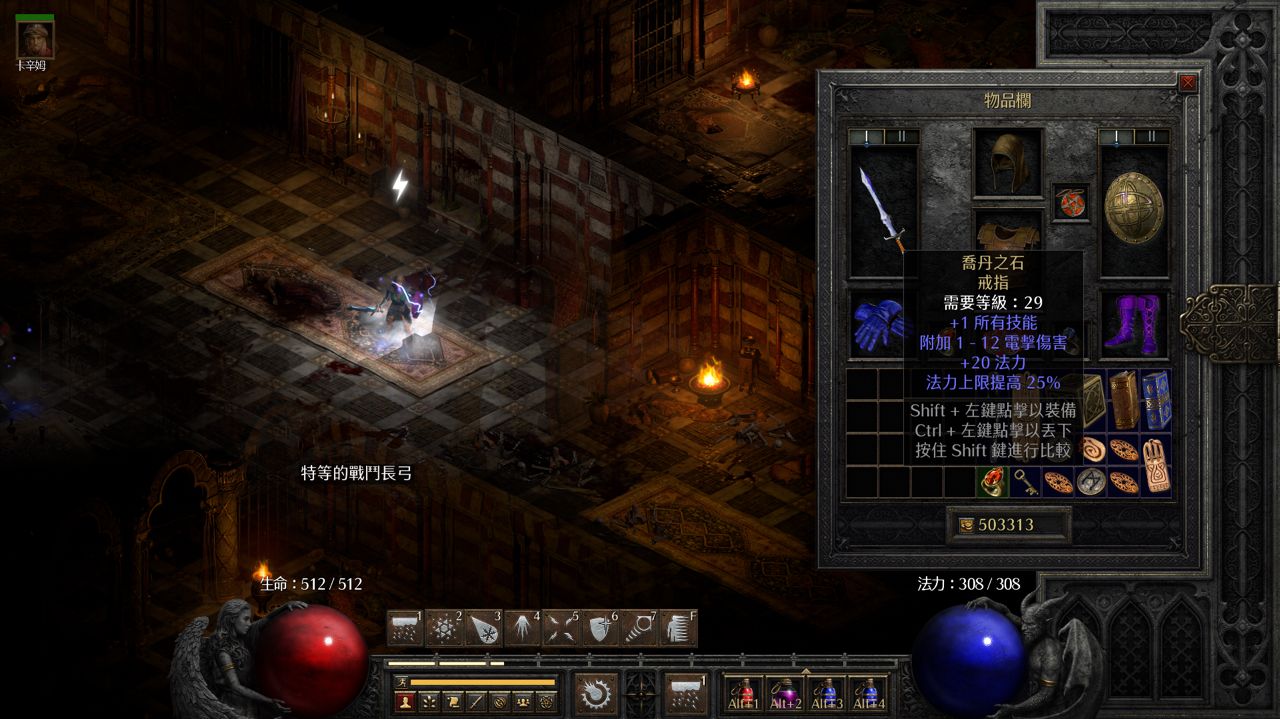Screen dimensions: 1280x719
Task: Pick the red amulet slot
Action: click(x=1071, y=201)
